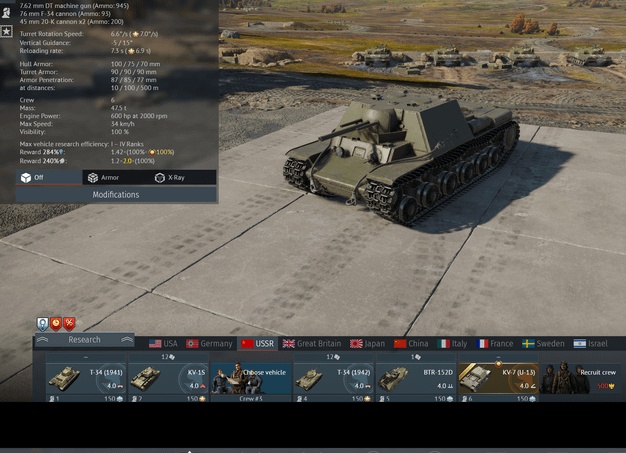Open the Great Britain nation tab
Screen dimensions: 626x453
311,343
